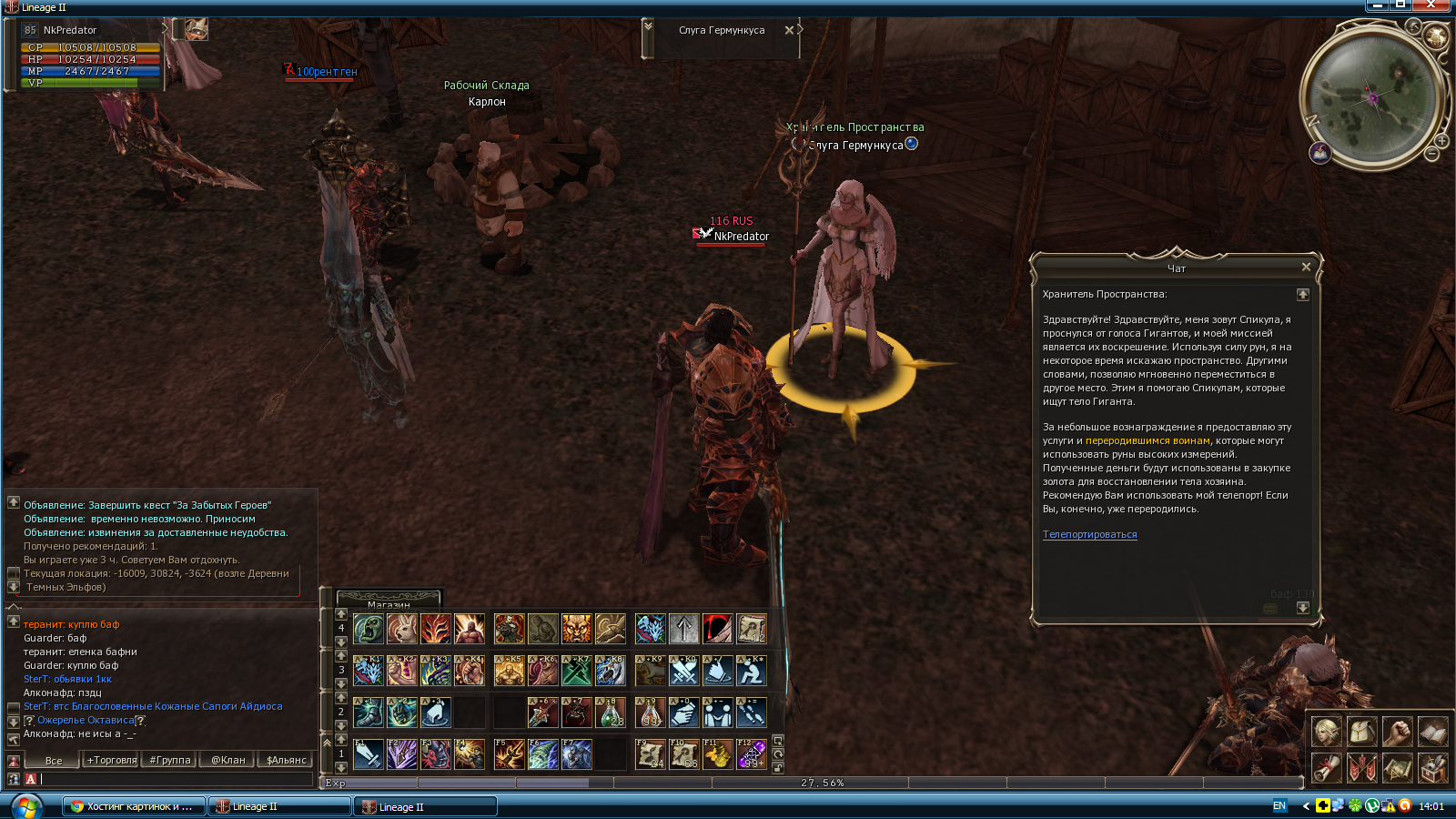Use the F1 sword attack skill

(369, 753)
